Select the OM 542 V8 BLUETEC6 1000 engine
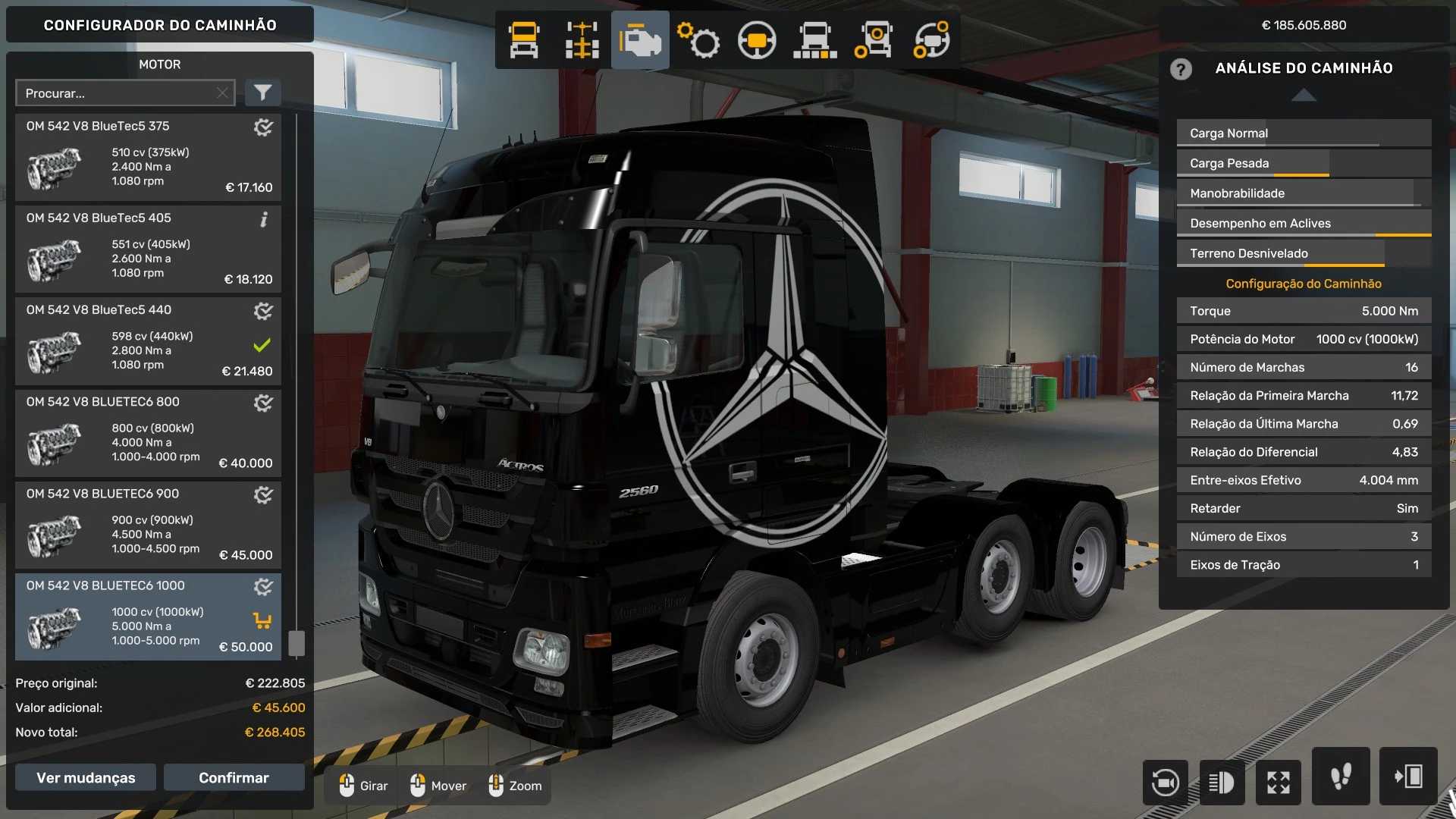This screenshot has height=819, width=1456. tap(148, 617)
